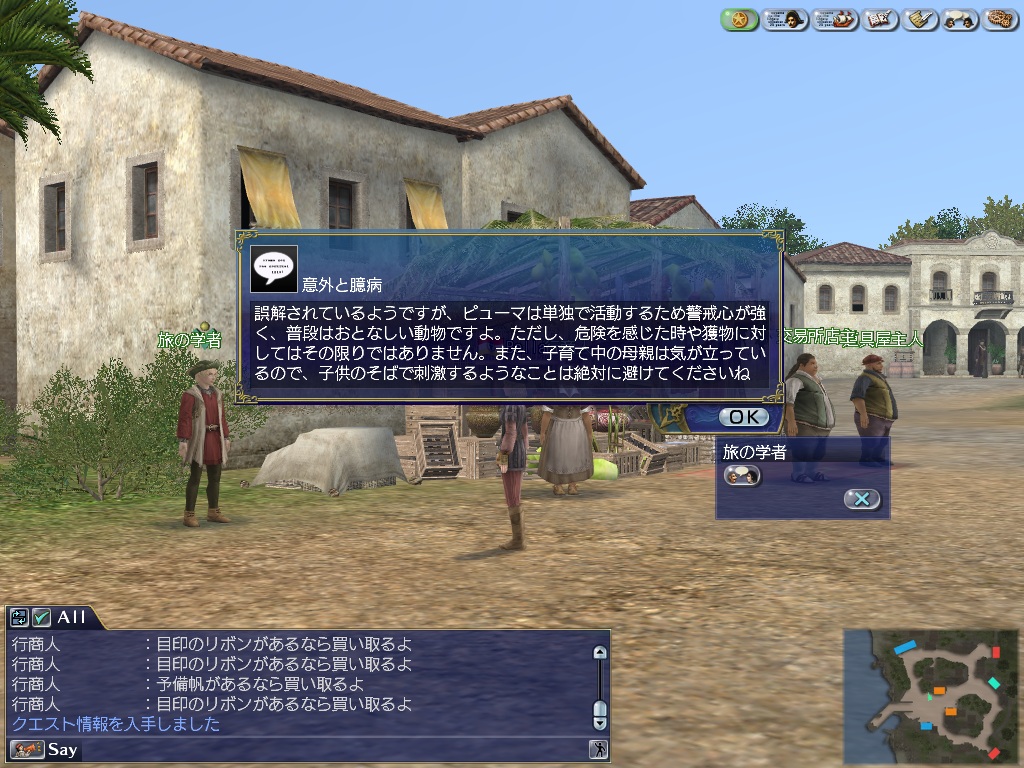Click the chat log scroll-down arrow
1024x768 pixels.
pos(599,722)
